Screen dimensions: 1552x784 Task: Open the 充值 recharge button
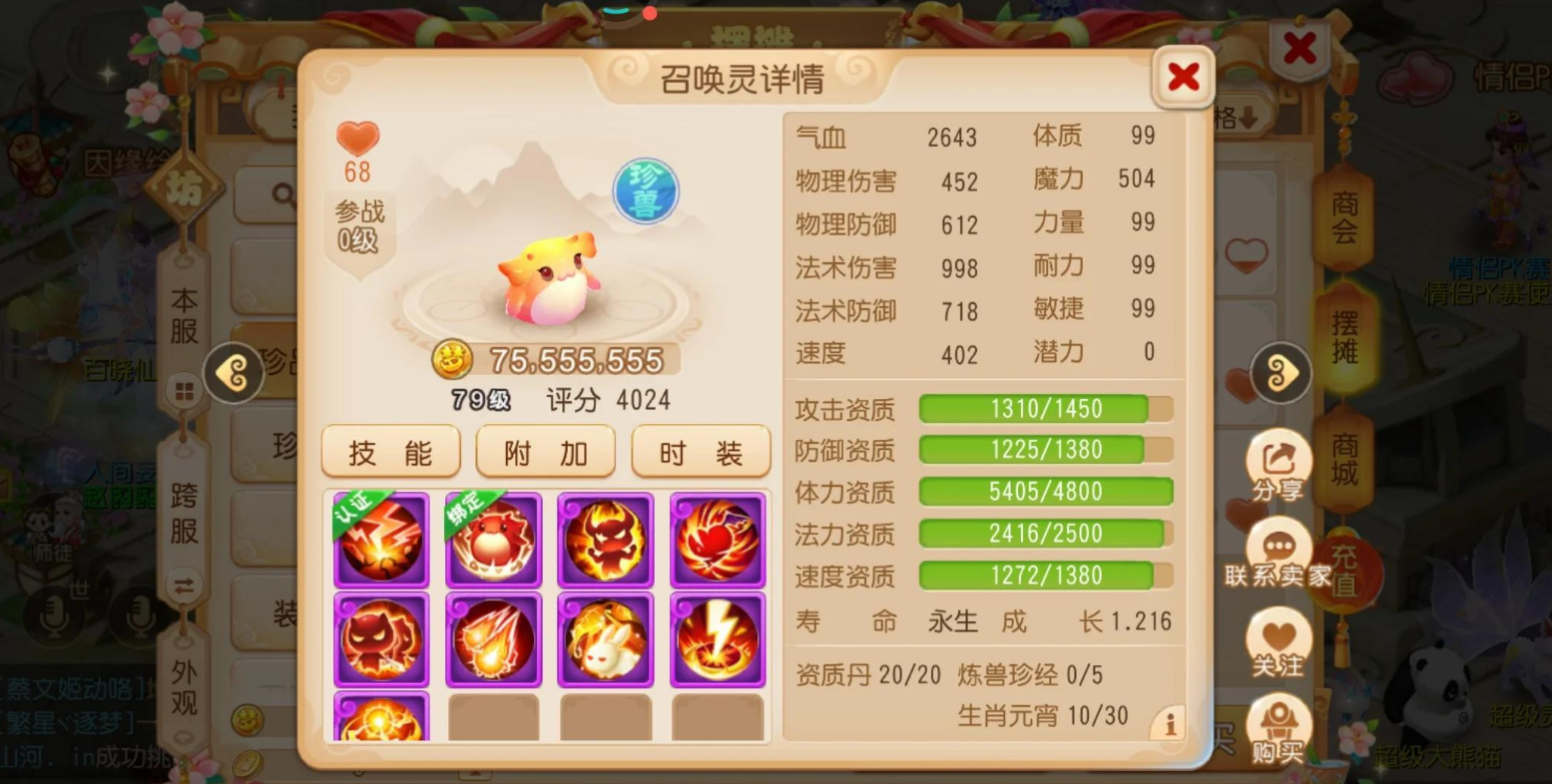[1345, 571]
